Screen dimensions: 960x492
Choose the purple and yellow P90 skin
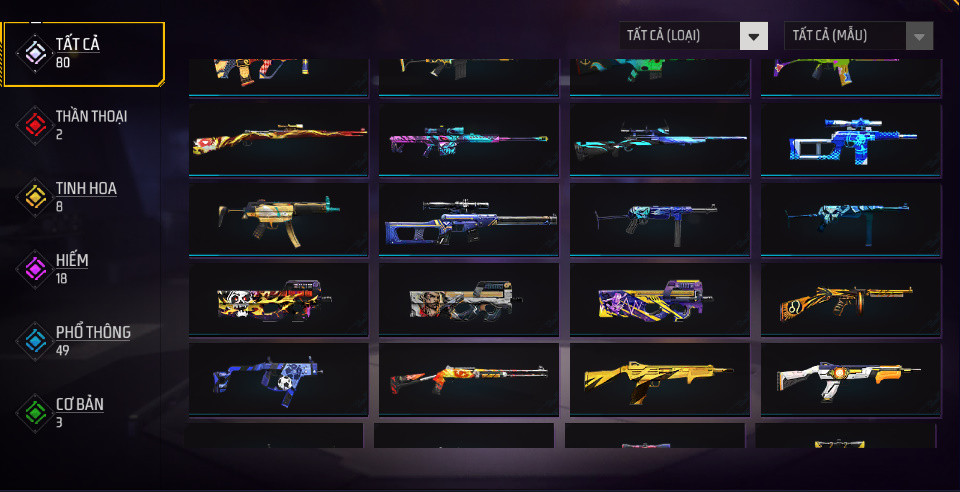659,298
